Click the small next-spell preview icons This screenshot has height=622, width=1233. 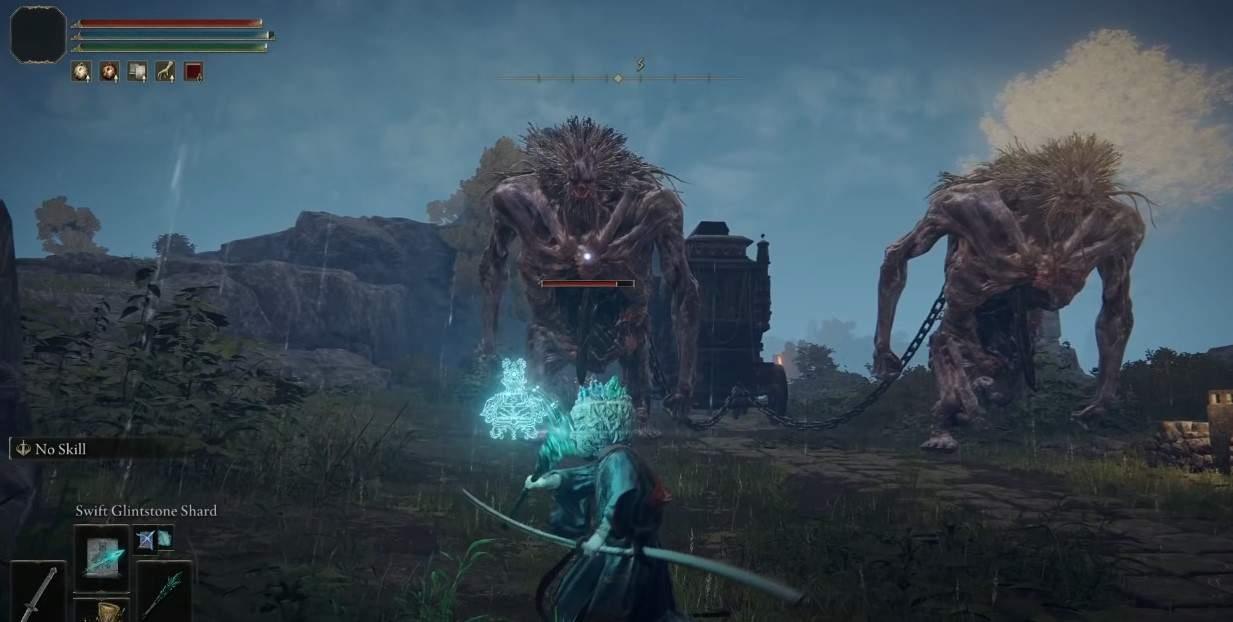[154, 538]
